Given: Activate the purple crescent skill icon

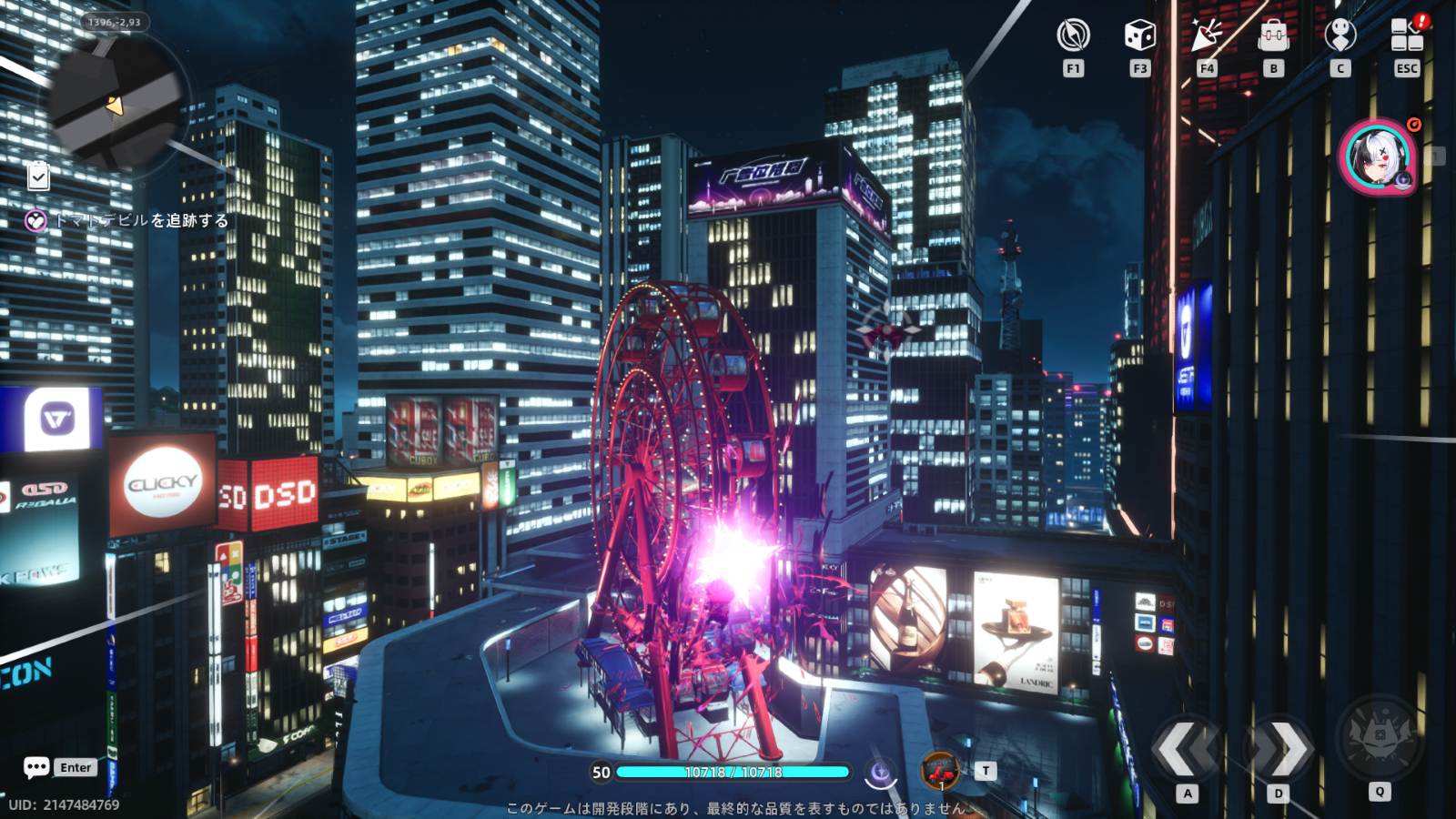Looking at the screenshot, I should tap(880, 773).
